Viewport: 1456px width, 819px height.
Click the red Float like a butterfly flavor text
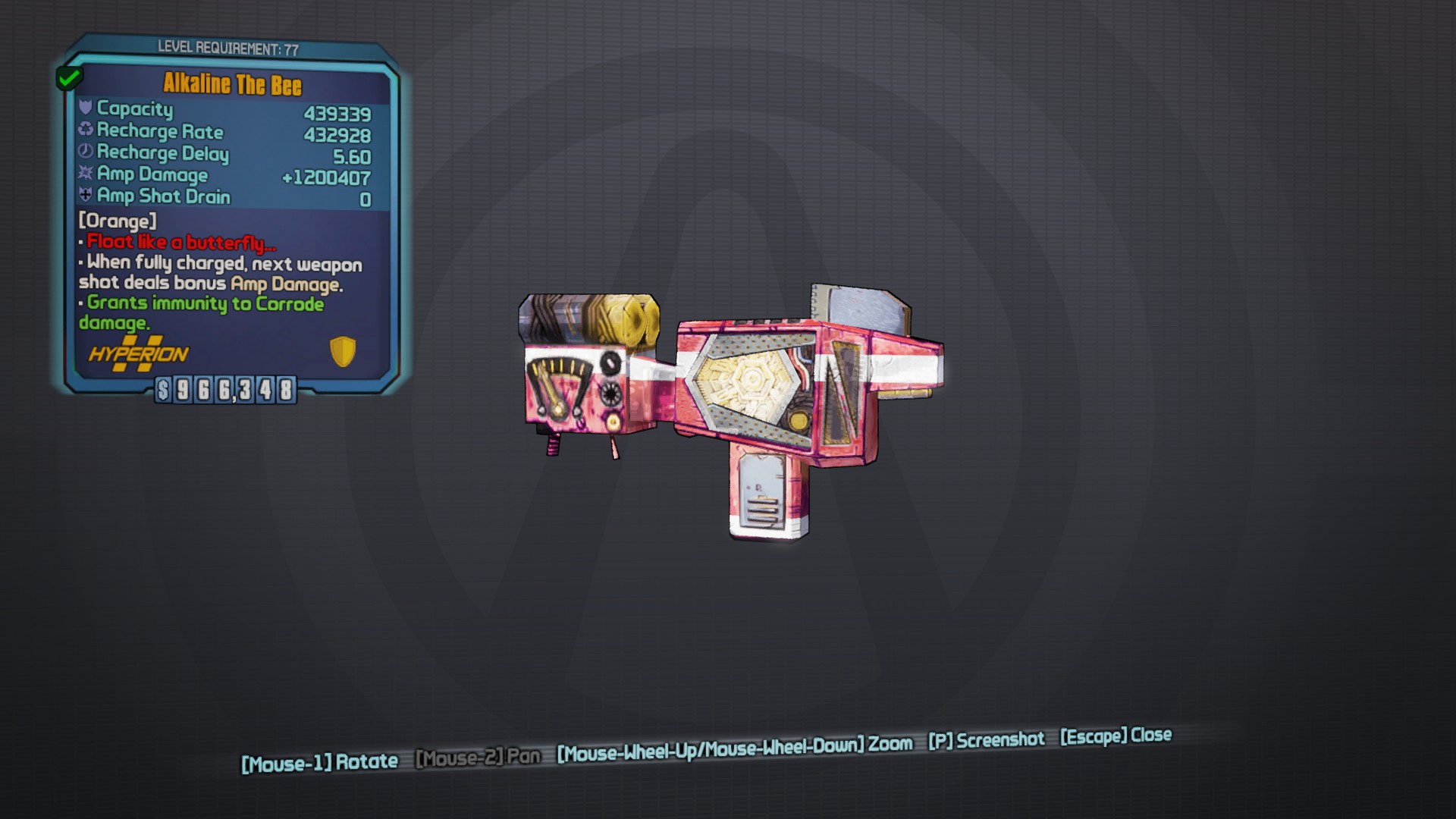(179, 243)
